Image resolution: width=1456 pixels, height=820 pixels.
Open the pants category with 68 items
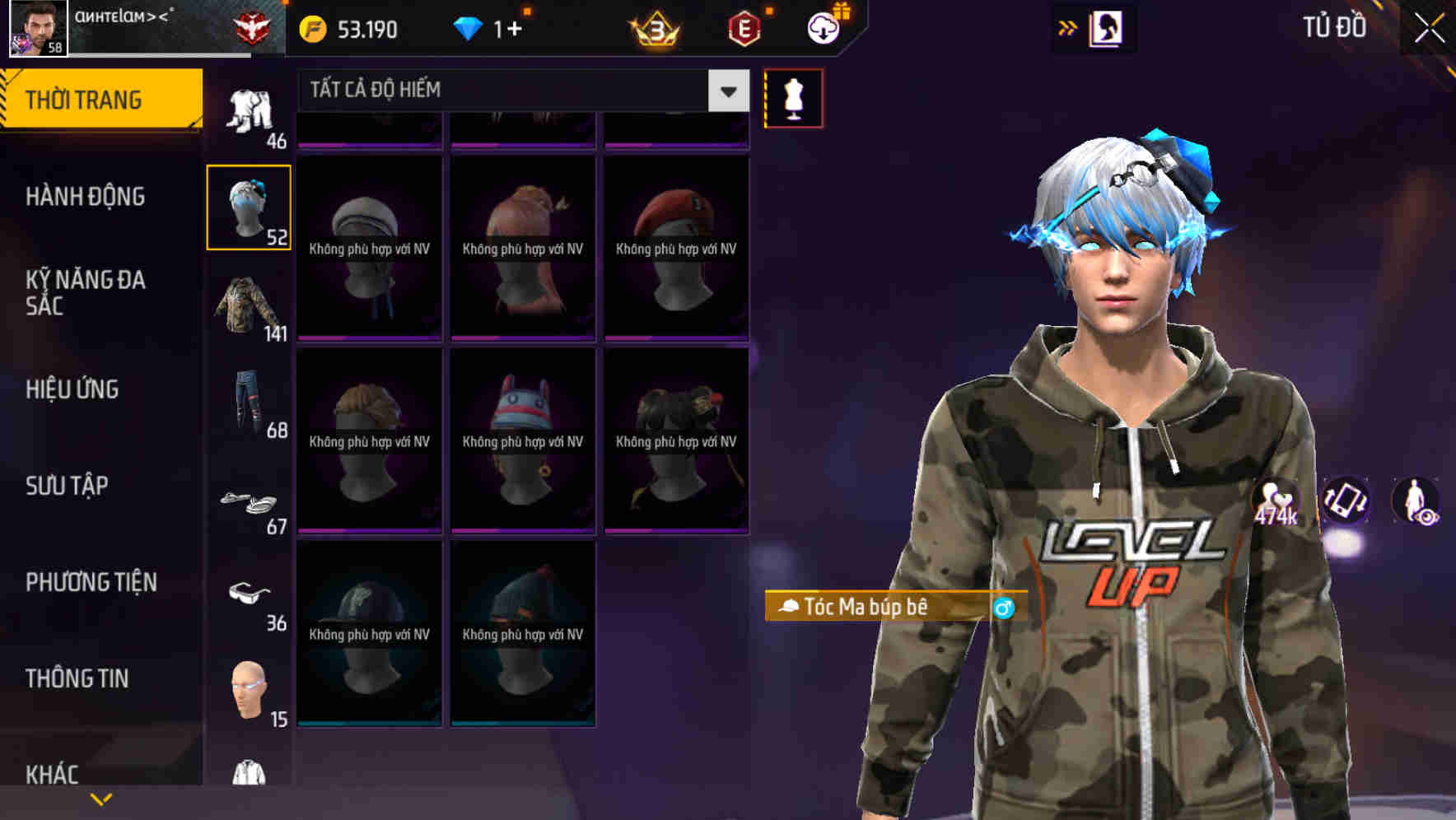pyautogui.click(x=247, y=403)
